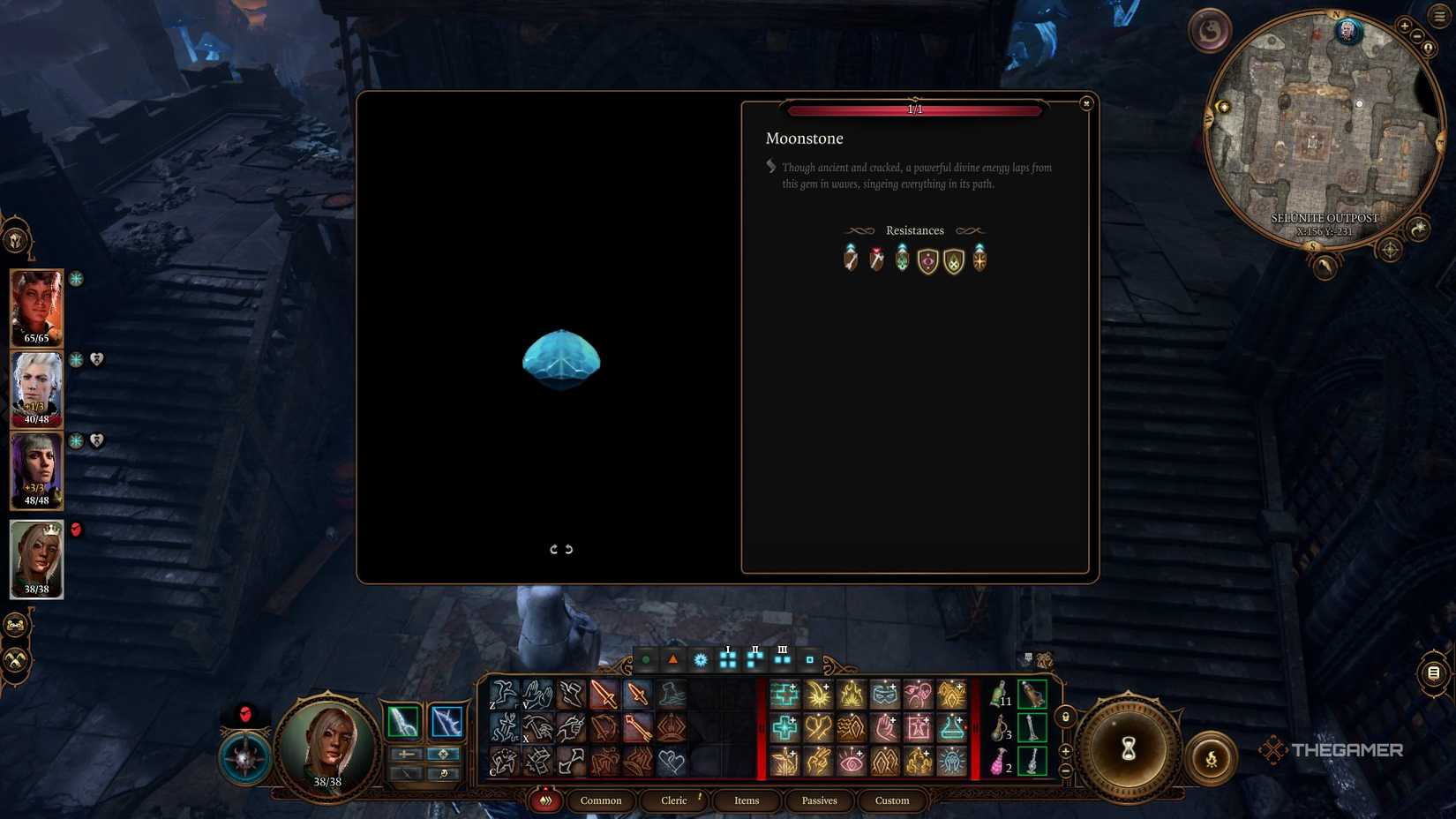Screen dimensions: 1456x819
Task: Click the Guiding Bolt spell icon
Action: pyautogui.click(x=818, y=696)
